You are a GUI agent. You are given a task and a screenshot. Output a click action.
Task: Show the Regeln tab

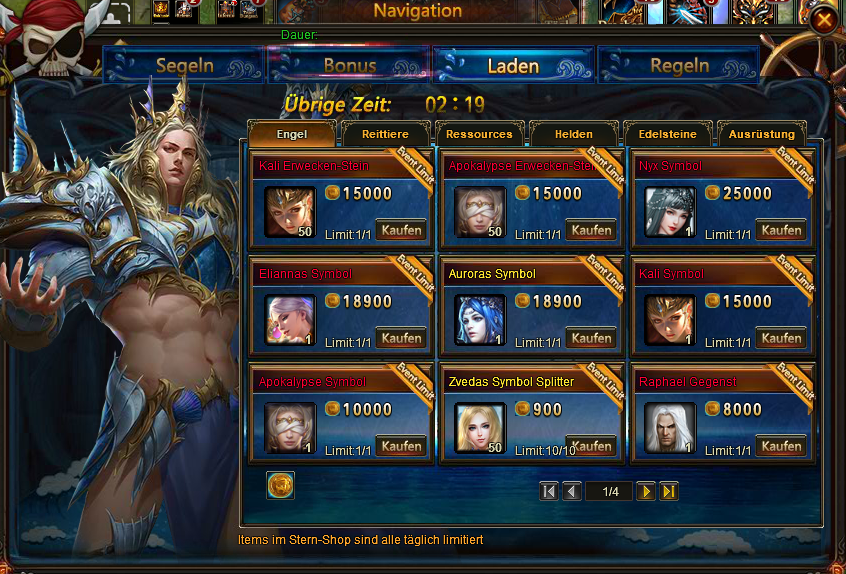pyautogui.click(x=679, y=66)
